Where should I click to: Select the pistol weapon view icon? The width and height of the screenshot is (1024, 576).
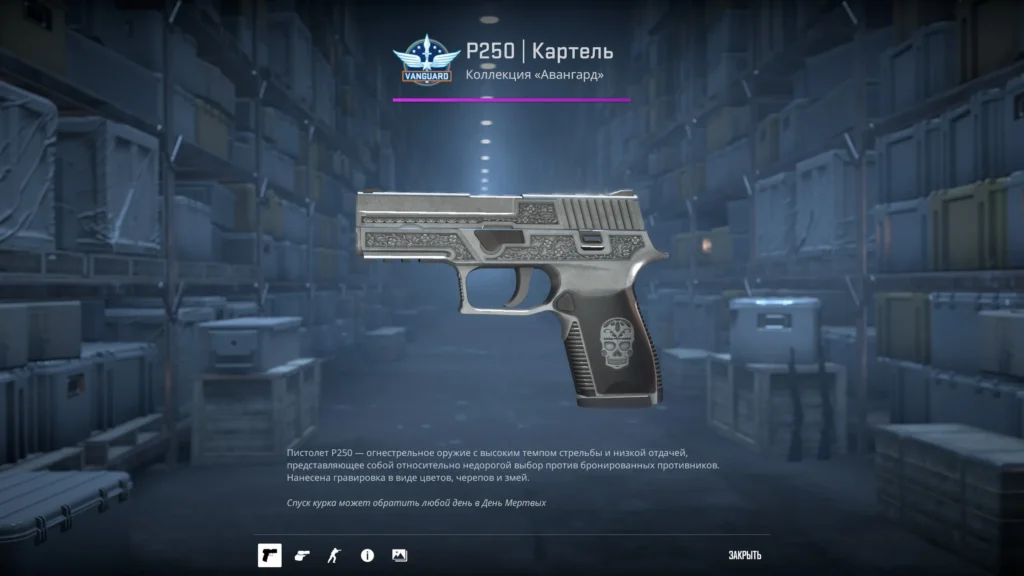269,555
